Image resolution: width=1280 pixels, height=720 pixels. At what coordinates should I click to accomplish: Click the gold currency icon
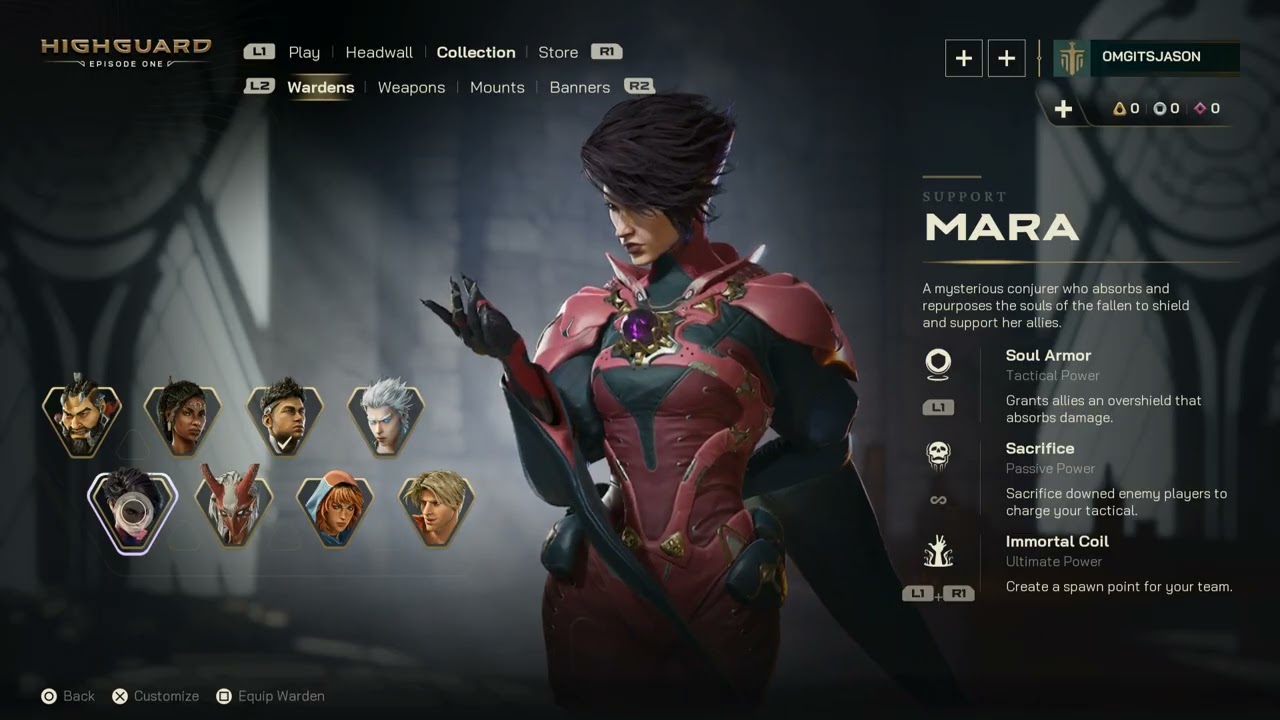(1120, 108)
